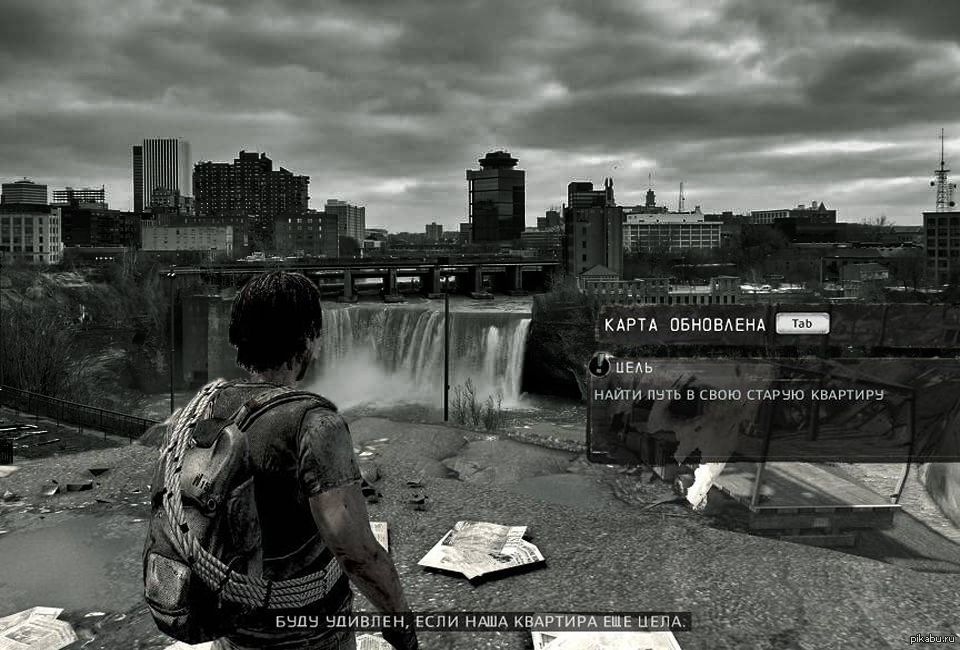960x650 pixels.
Task: Select the КАРТА ОБНОВЛЕНА map notification
Action: 685,324
